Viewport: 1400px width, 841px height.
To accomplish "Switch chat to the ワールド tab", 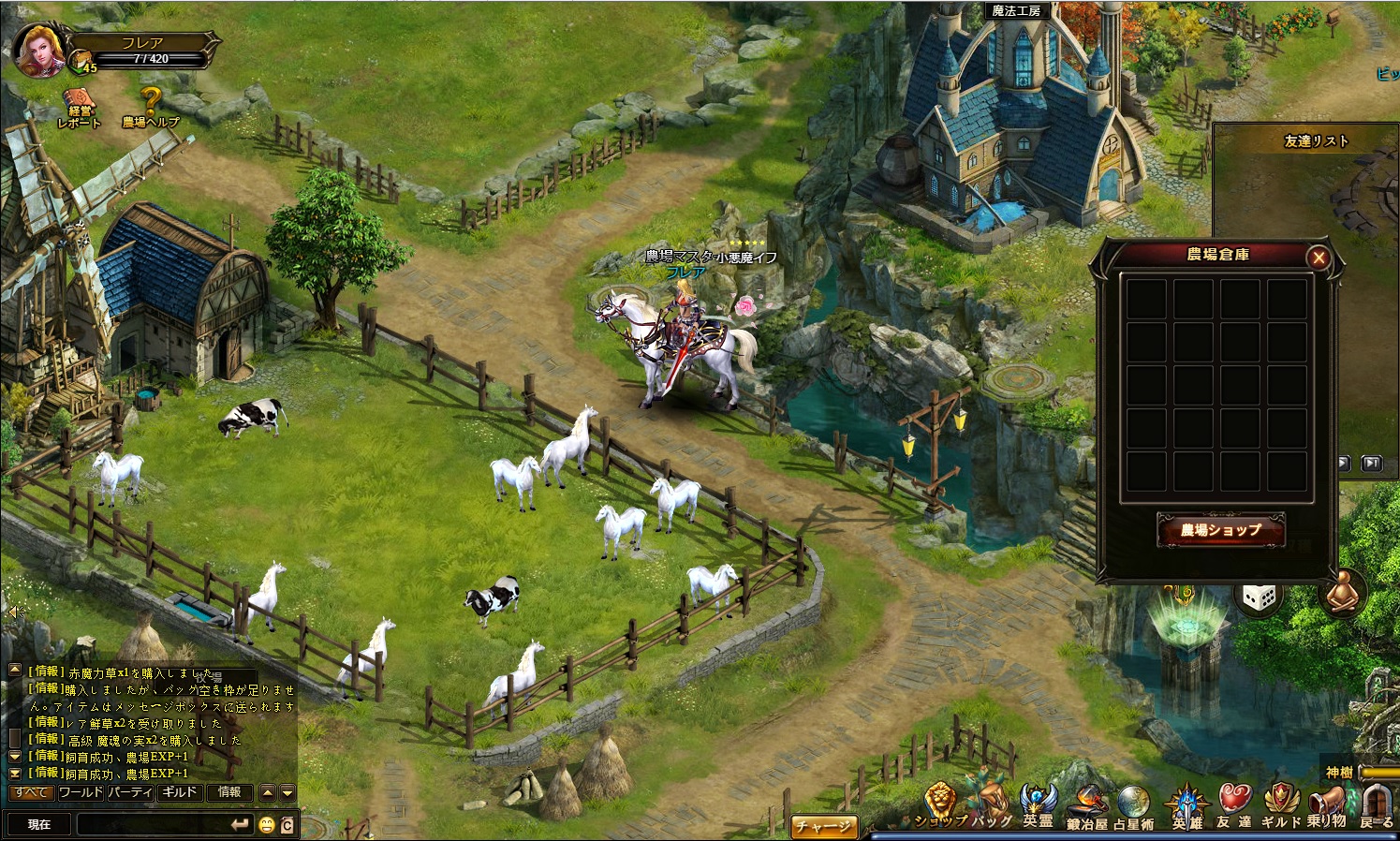I will click(x=81, y=792).
